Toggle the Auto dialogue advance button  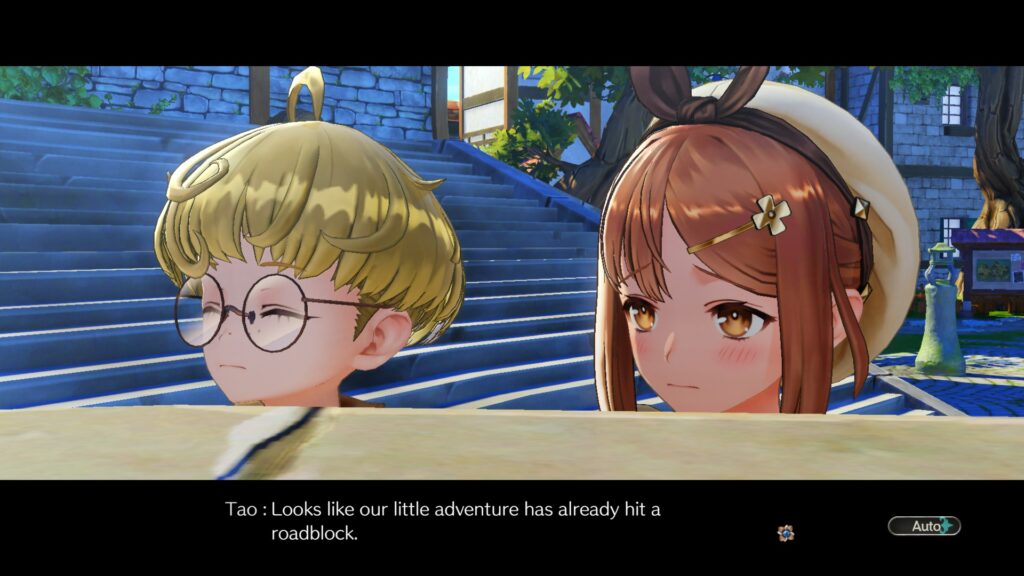pos(923,526)
